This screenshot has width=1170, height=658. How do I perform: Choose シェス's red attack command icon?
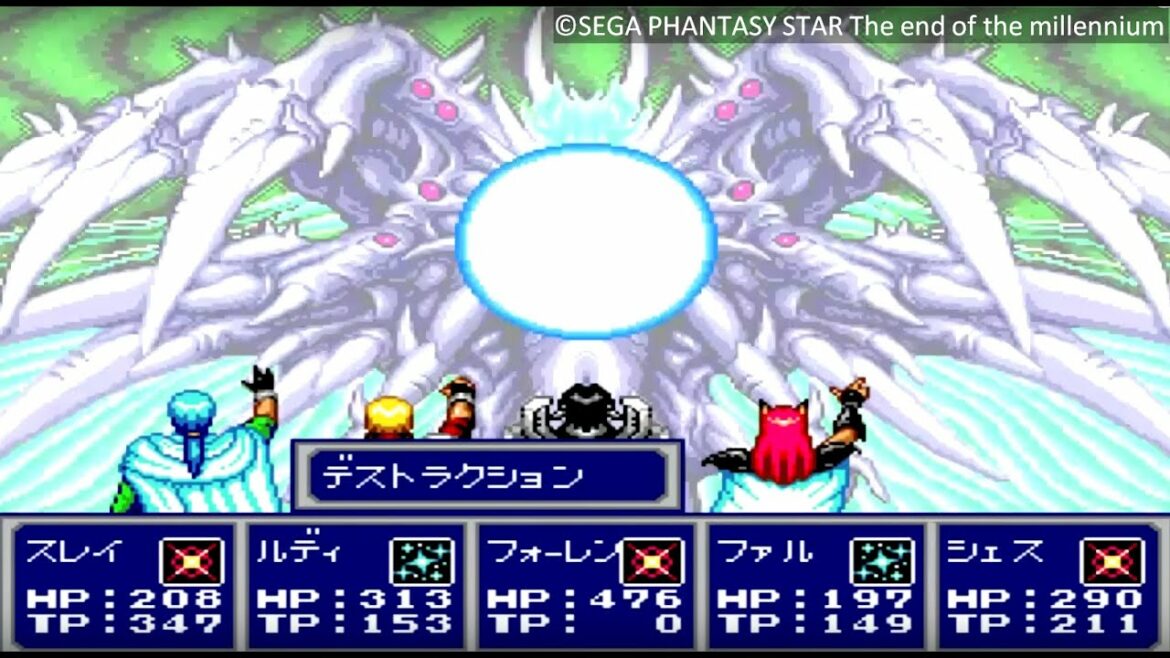point(1112,561)
